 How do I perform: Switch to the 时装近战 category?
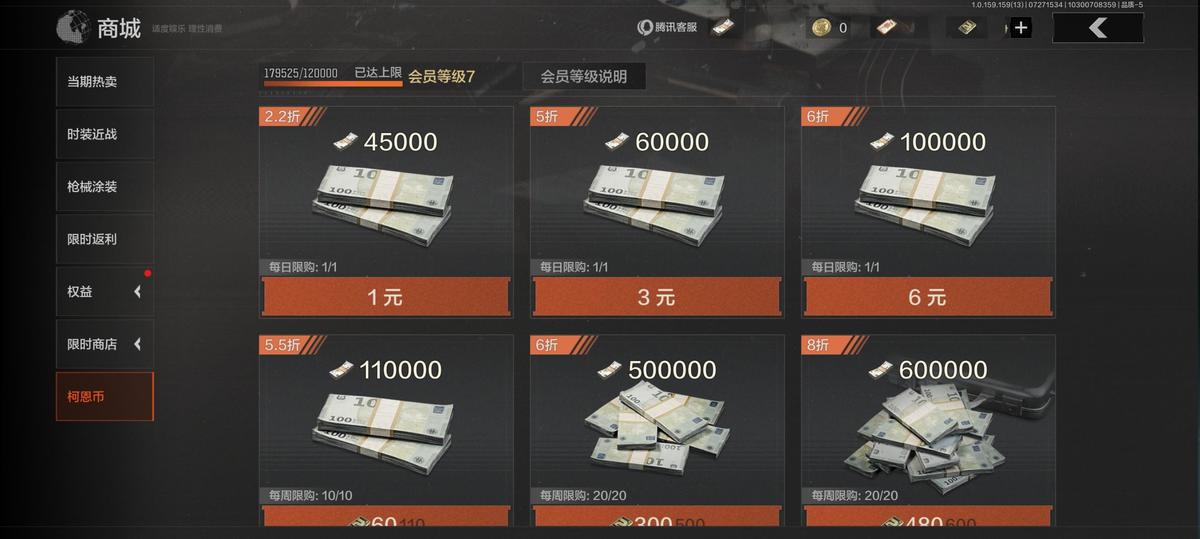tap(104, 134)
